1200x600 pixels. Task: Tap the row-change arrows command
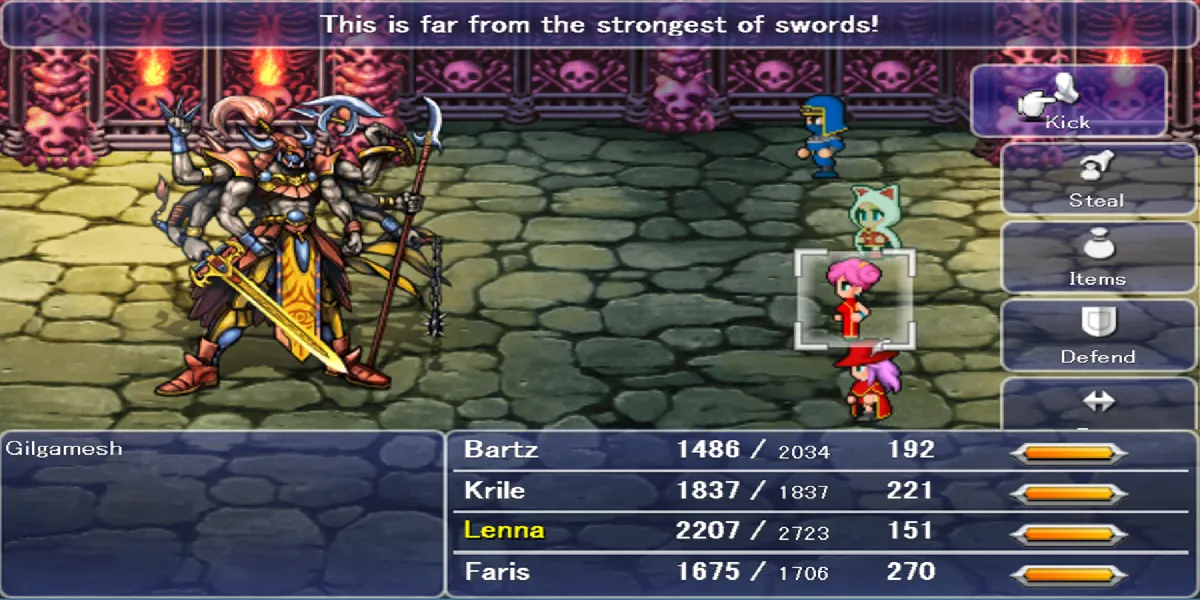(x=1097, y=404)
